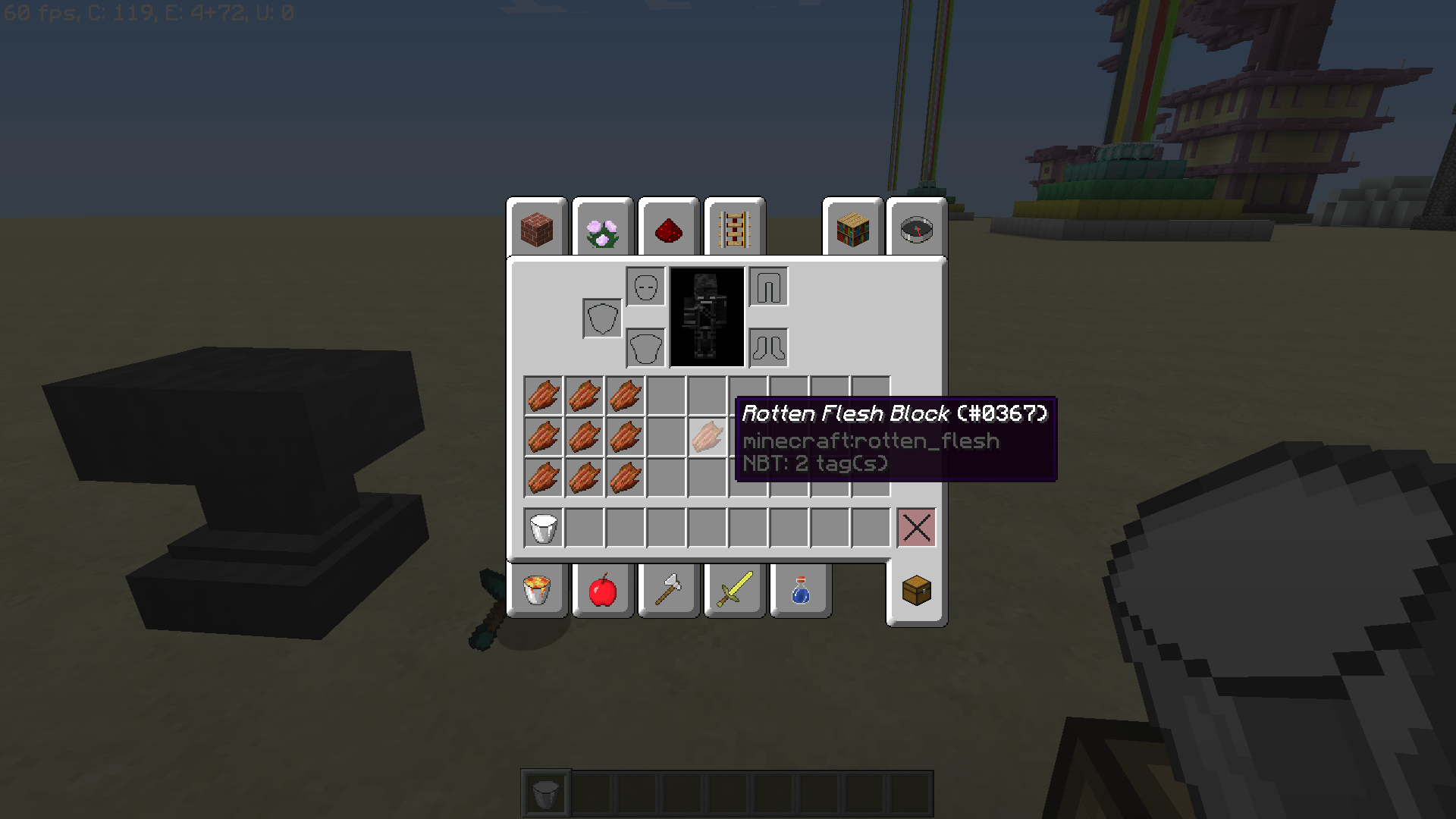1456x819 pixels.
Task: Select the Transportation powered rail tab
Action: click(x=733, y=228)
